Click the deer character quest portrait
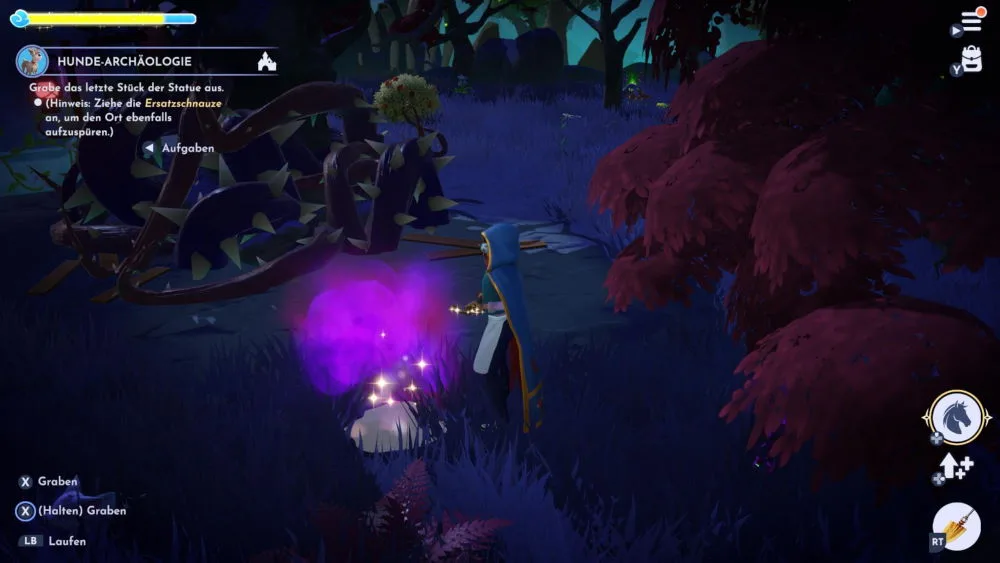This screenshot has width=1000, height=563. click(x=32, y=61)
